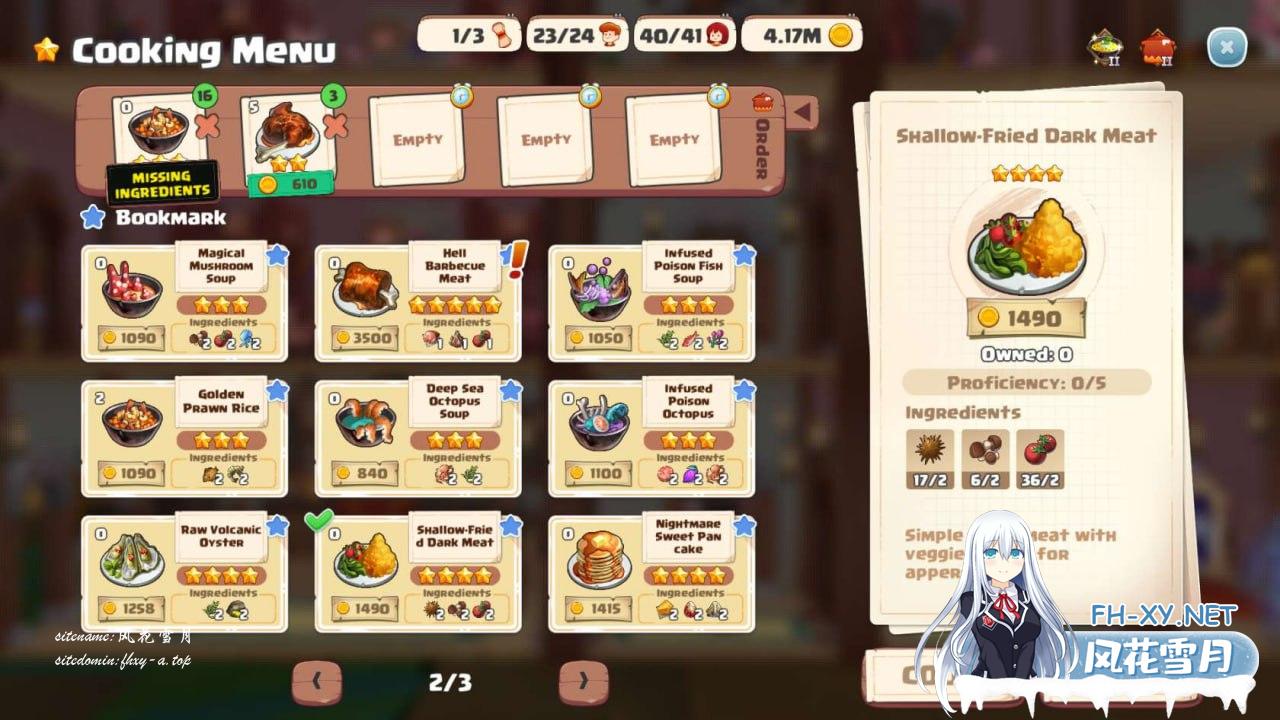
Task: Open the red house icon
Action: coord(1158,47)
